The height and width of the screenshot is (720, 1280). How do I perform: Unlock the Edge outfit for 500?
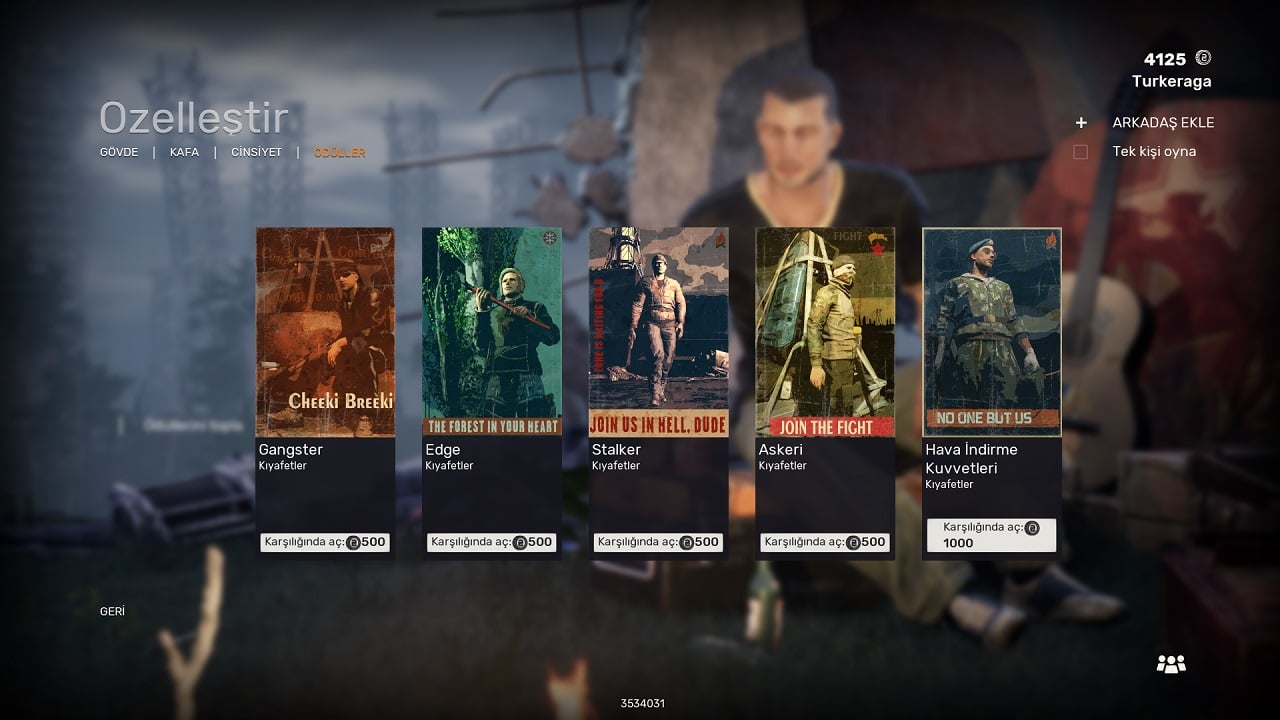[x=491, y=542]
